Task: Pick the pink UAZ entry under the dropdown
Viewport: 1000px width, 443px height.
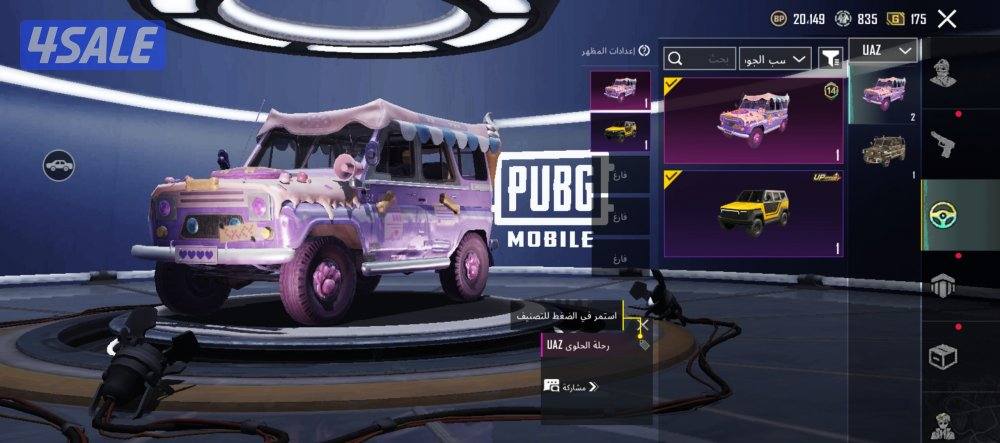Action: coord(884,90)
